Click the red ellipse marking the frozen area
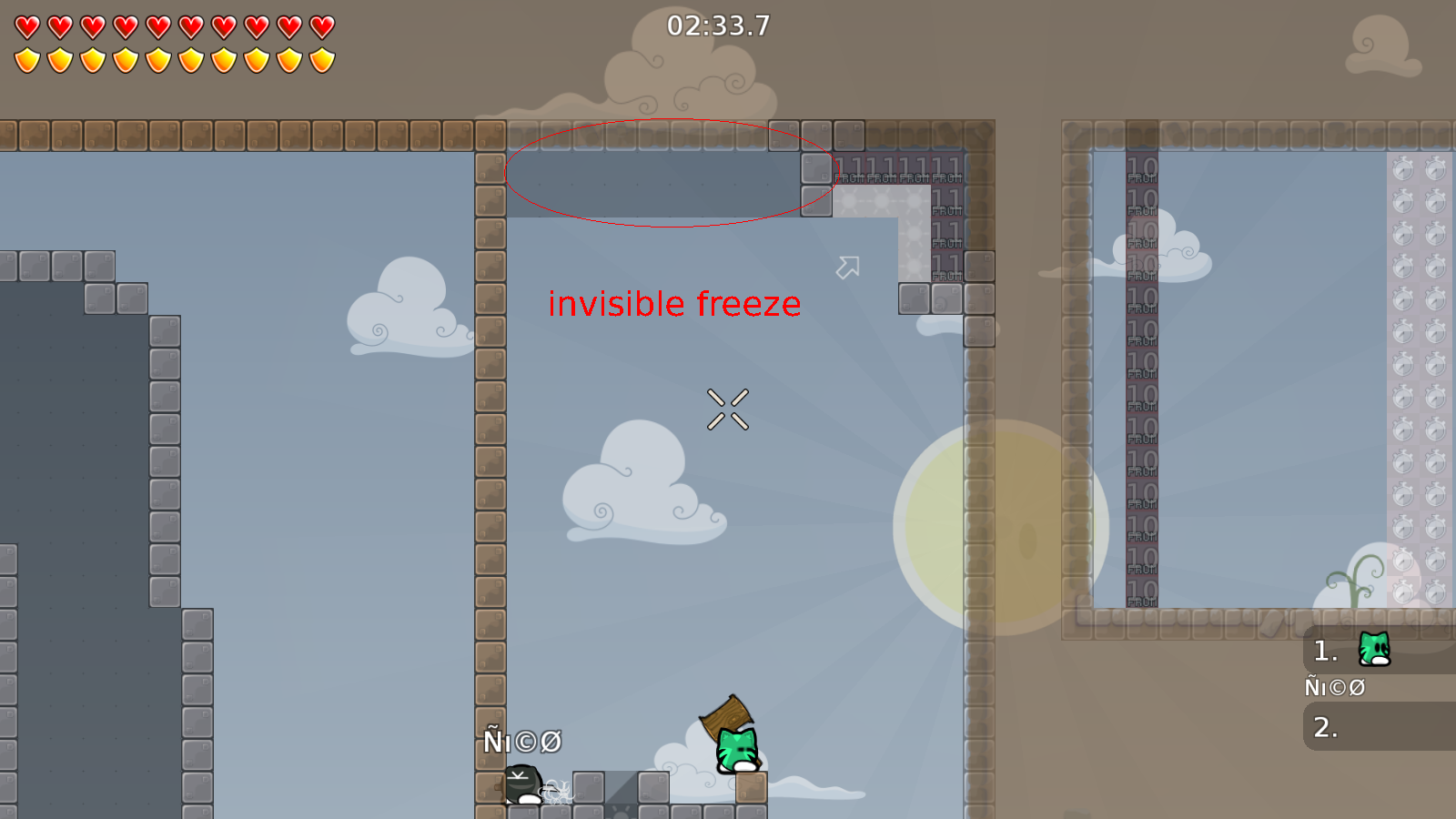1456x819 pixels. [672, 169]
